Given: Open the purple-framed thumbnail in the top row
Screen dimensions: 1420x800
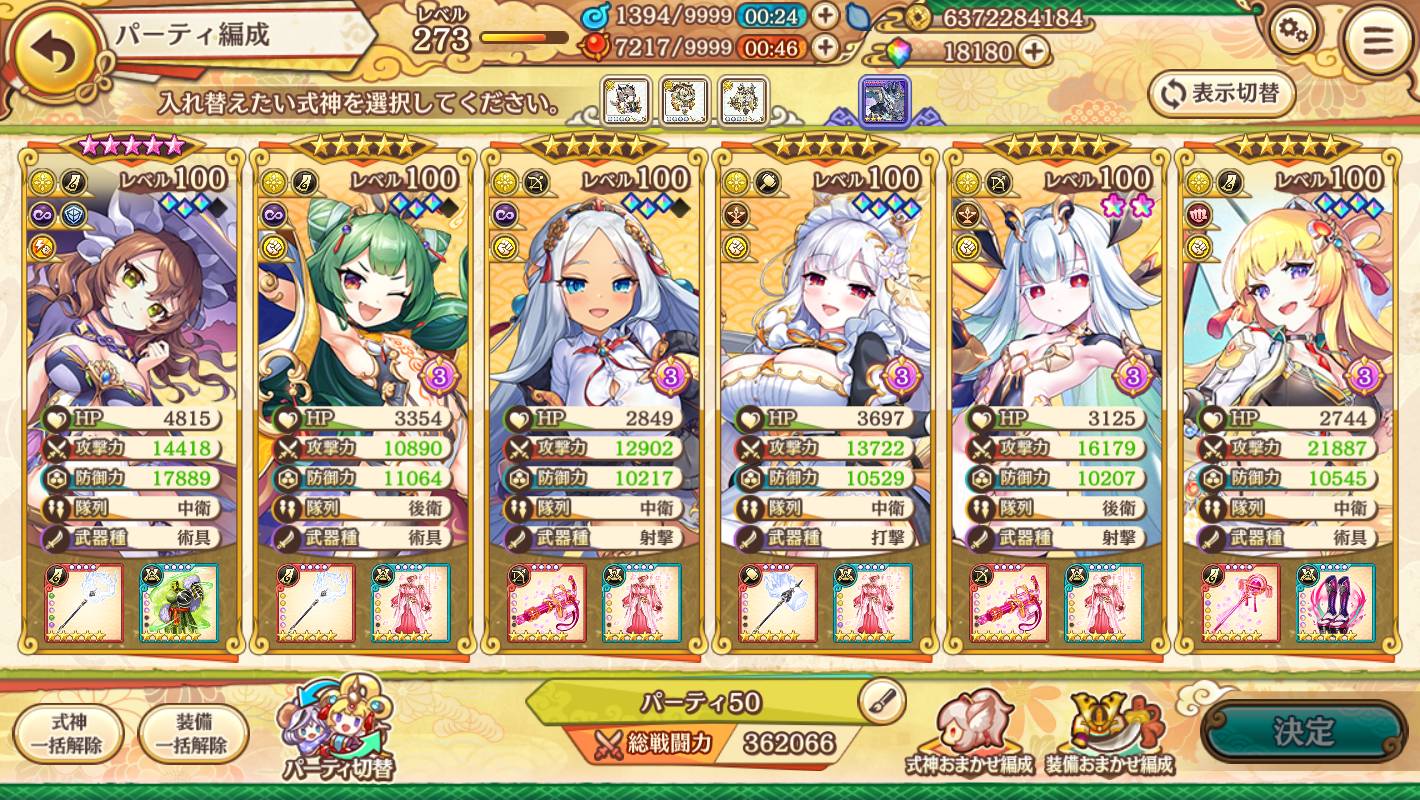Looking at the screenshot, I should tap(885, 102).
